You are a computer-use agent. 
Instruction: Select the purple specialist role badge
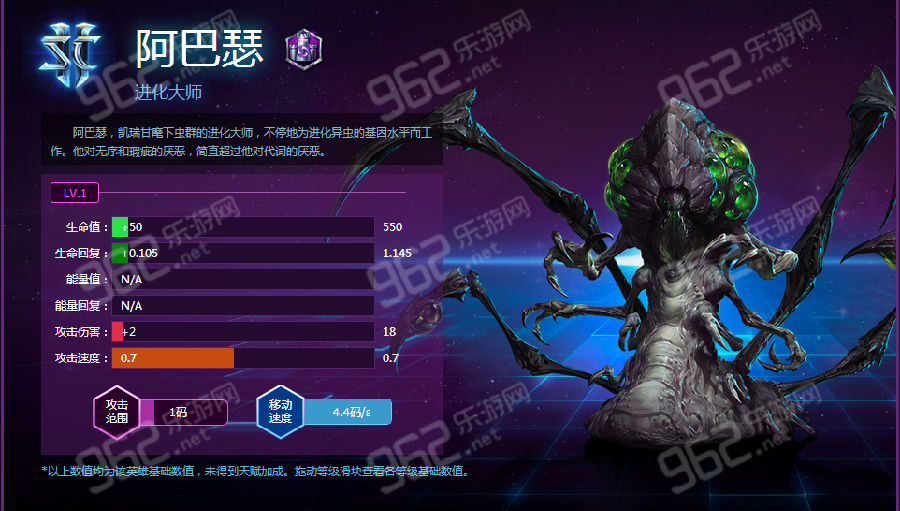point(304,50)
